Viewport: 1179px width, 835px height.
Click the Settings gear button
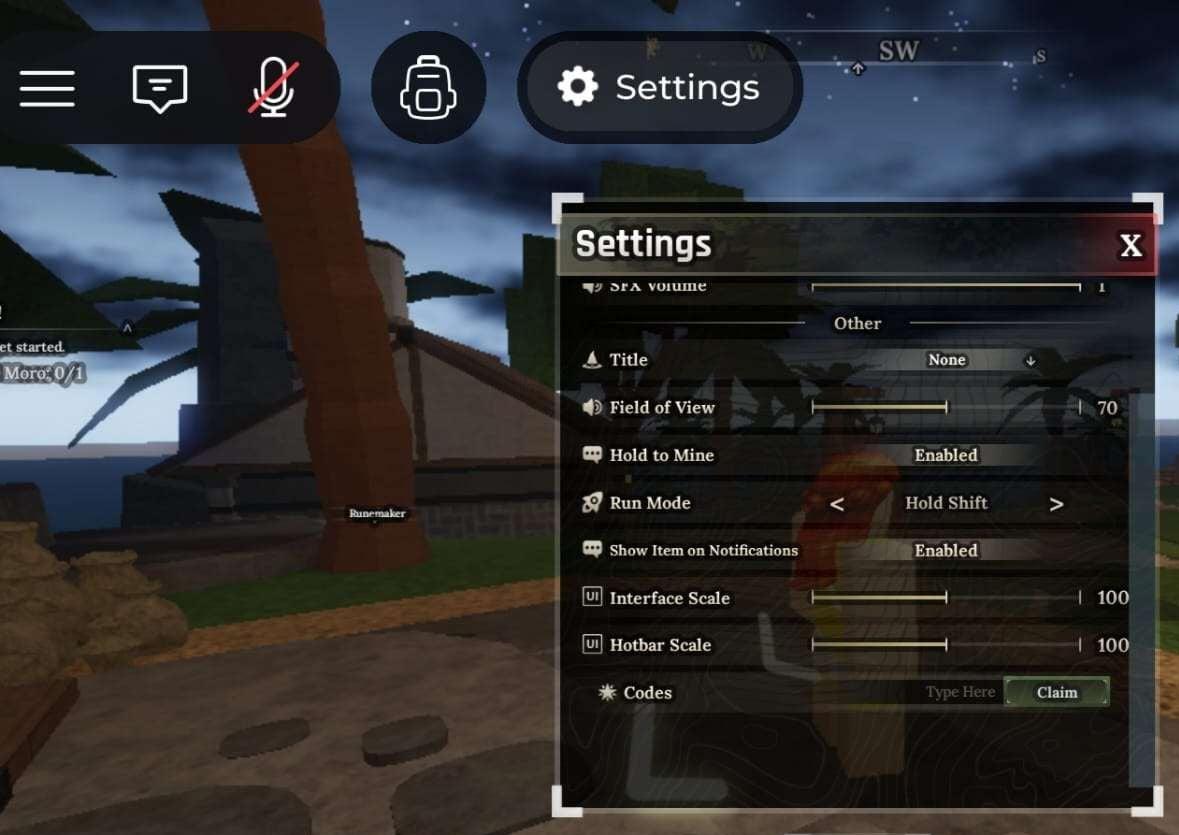659,88
